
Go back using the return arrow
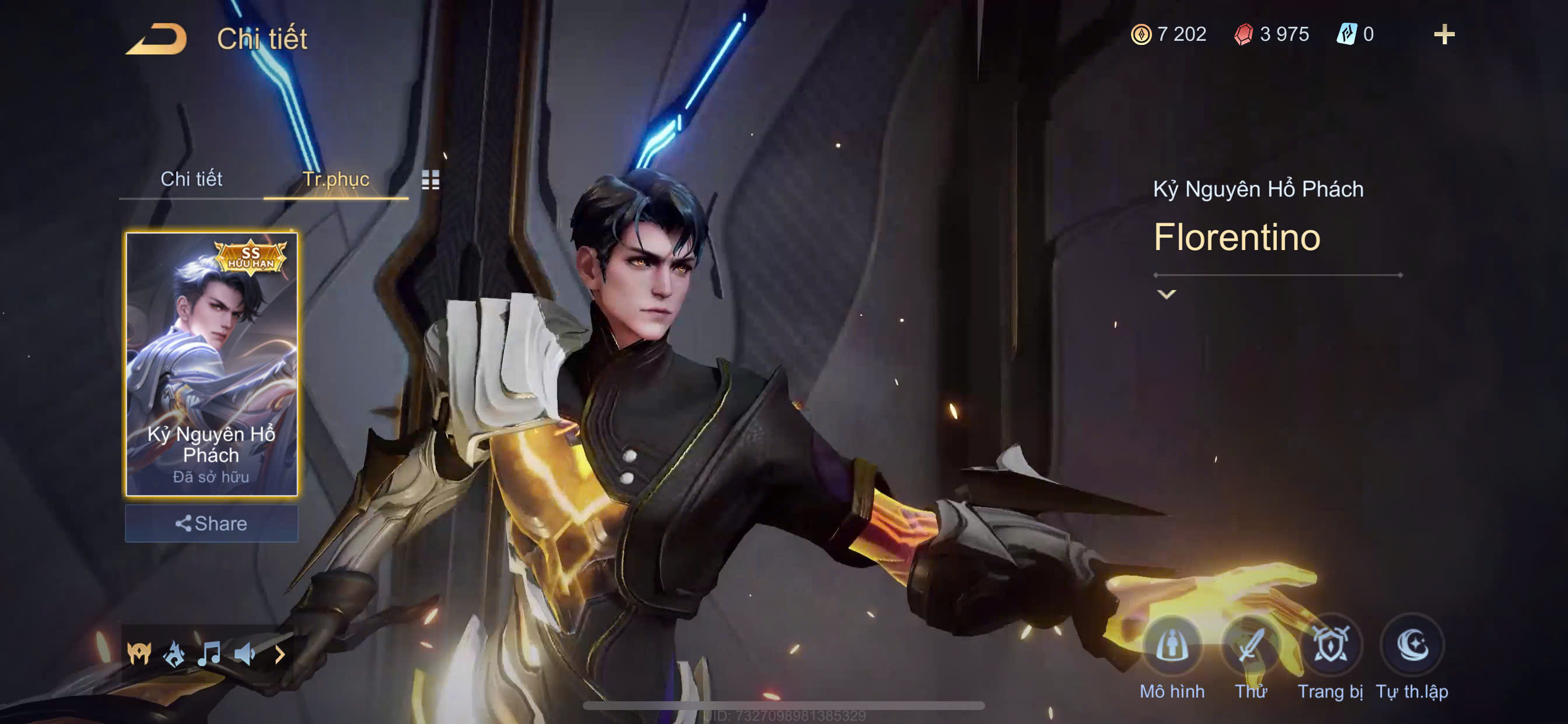156,38
